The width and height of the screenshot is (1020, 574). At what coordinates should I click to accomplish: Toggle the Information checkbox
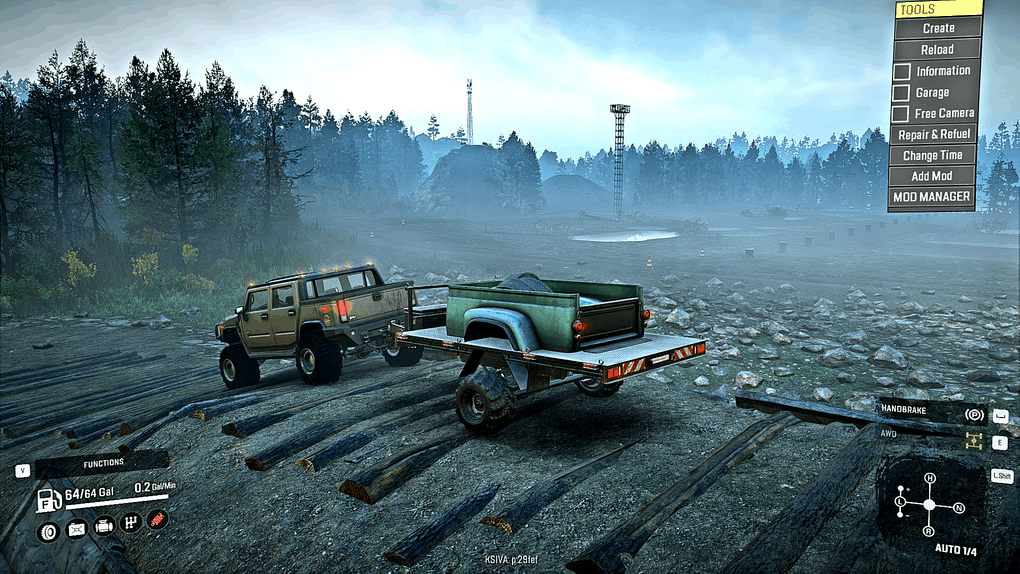[x=901, y=71]
